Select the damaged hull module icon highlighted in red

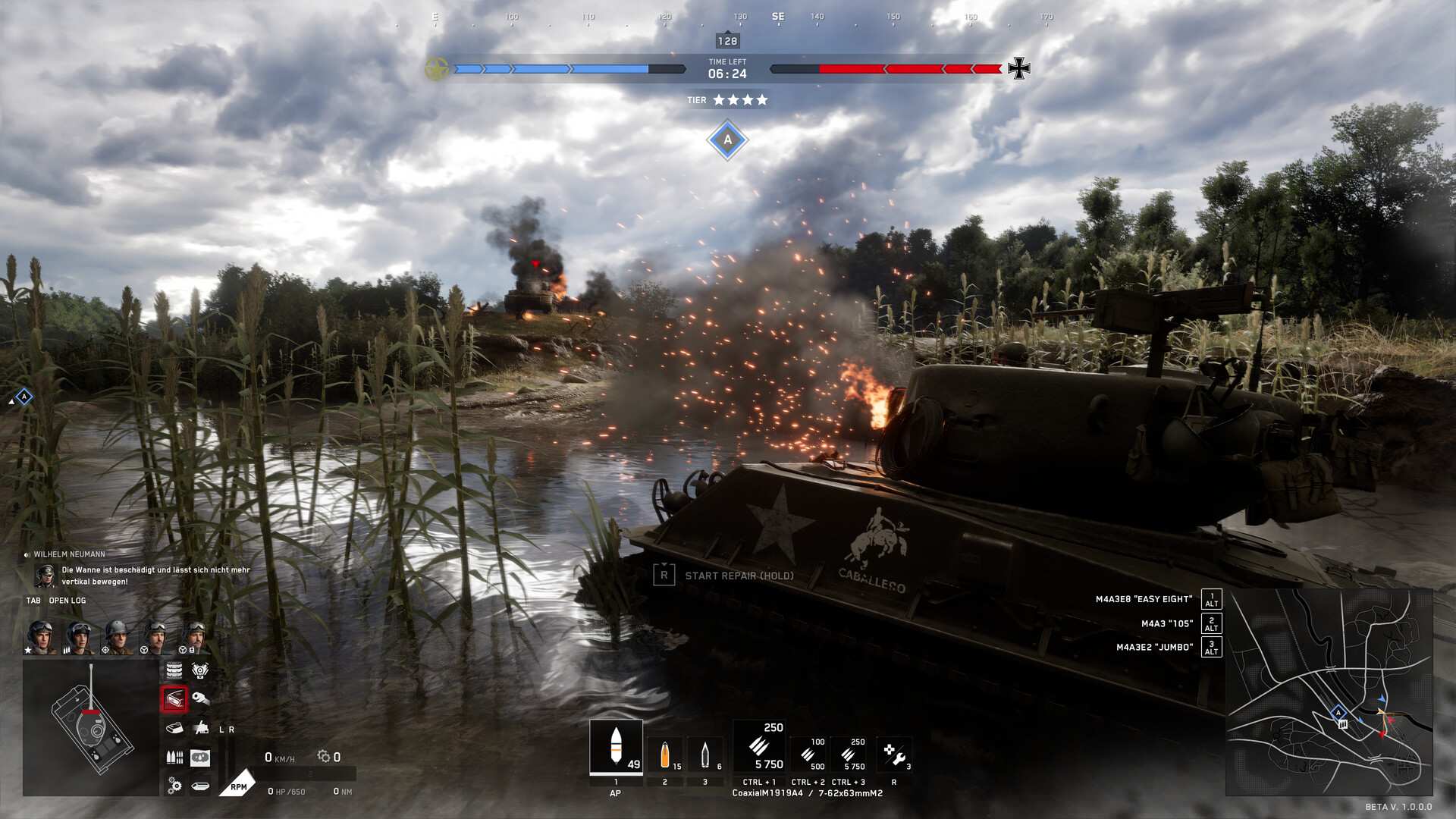174,699
